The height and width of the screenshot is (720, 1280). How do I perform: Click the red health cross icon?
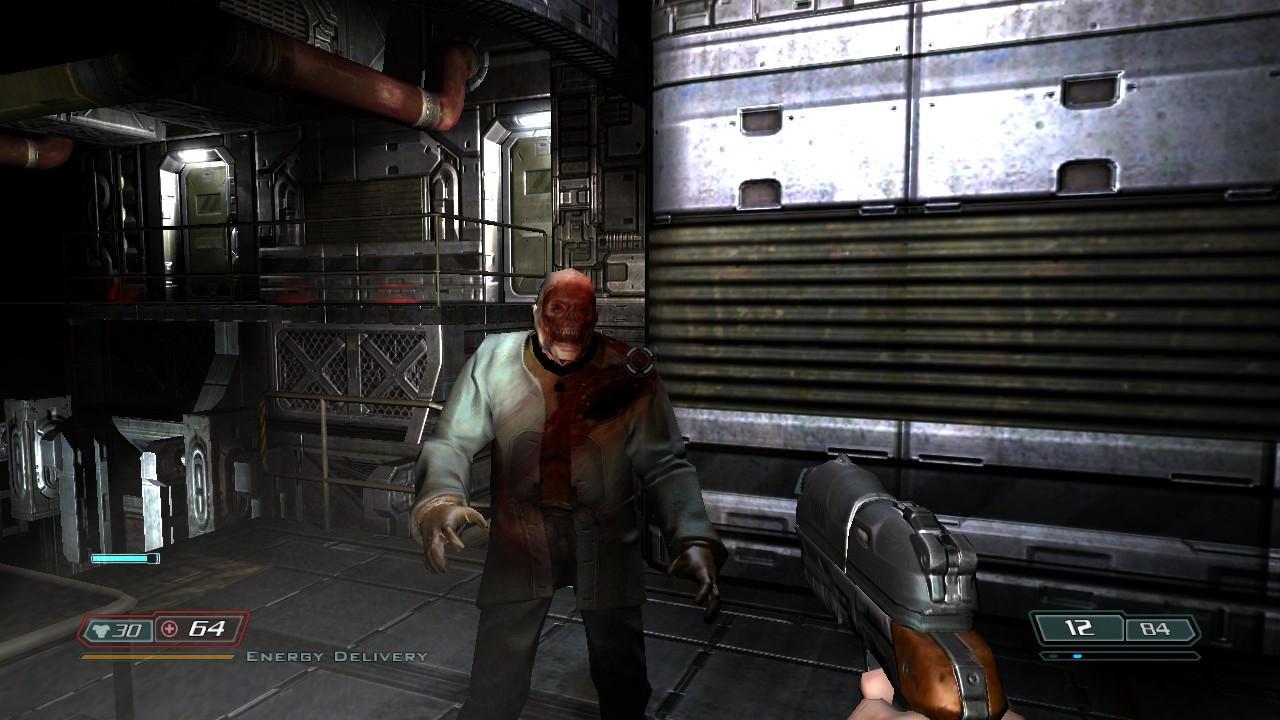(169, 629)
